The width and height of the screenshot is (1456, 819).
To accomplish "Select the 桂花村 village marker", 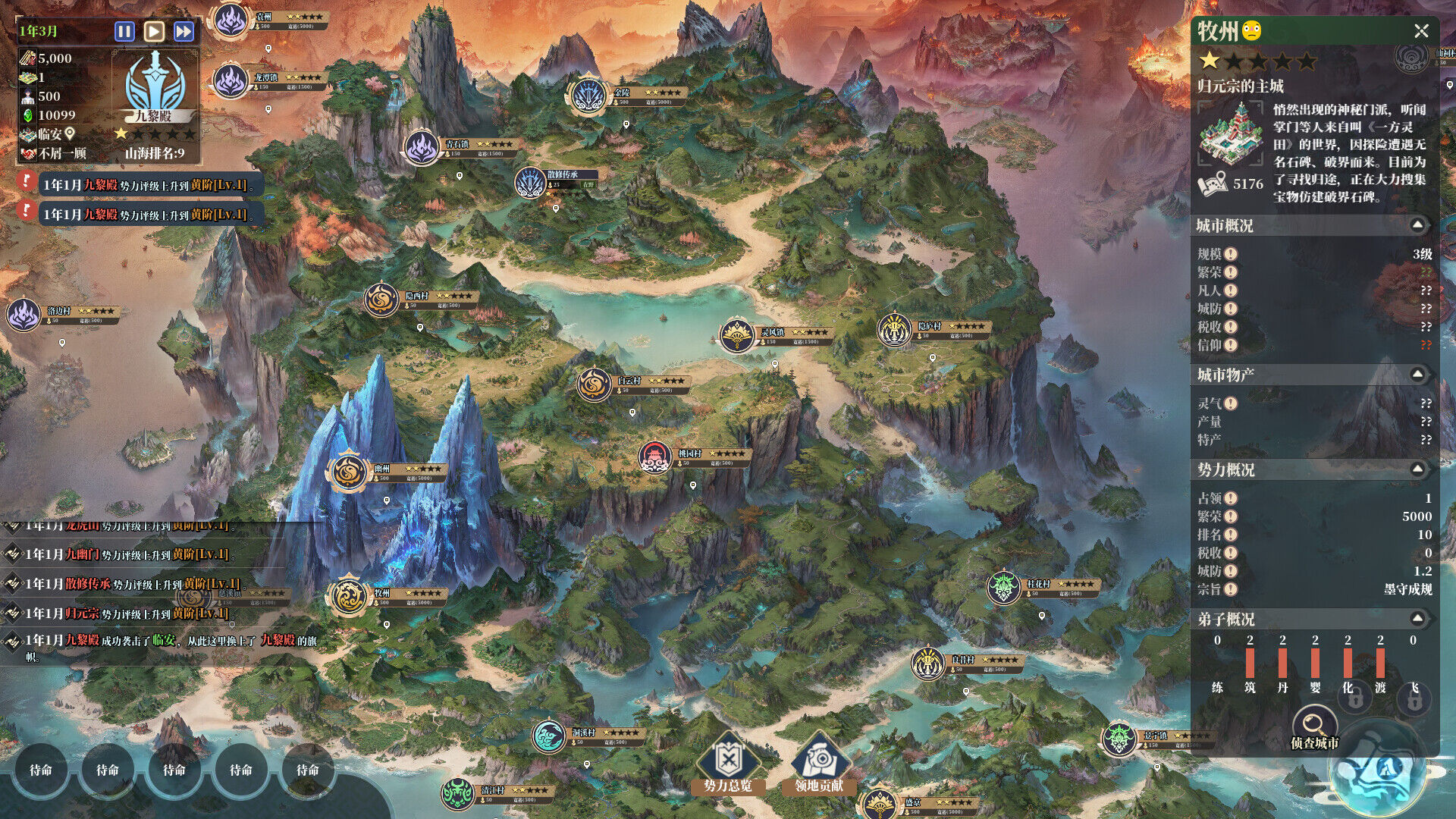I will pos(1004,587).
